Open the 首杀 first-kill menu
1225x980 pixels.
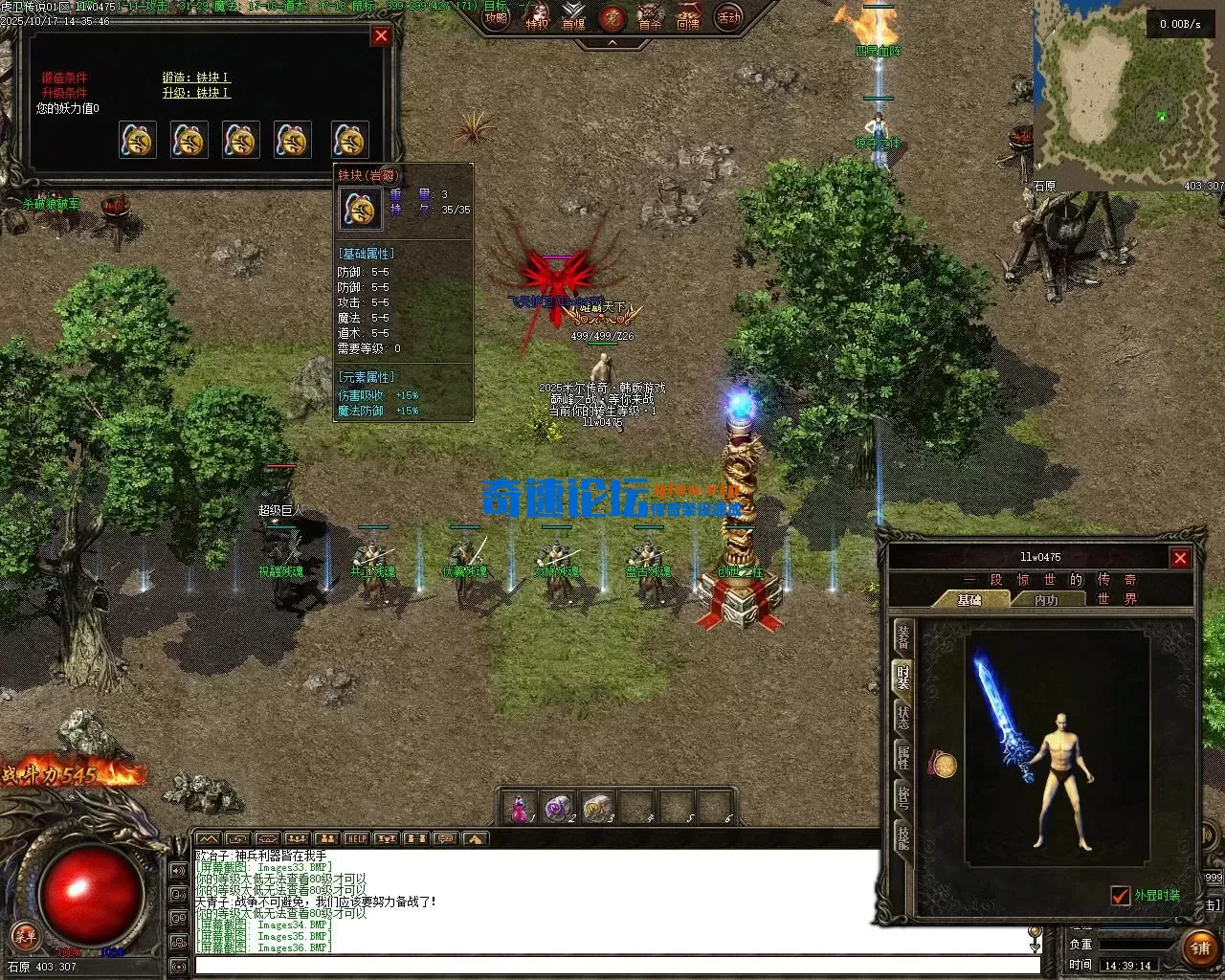[x=651, y=17]
